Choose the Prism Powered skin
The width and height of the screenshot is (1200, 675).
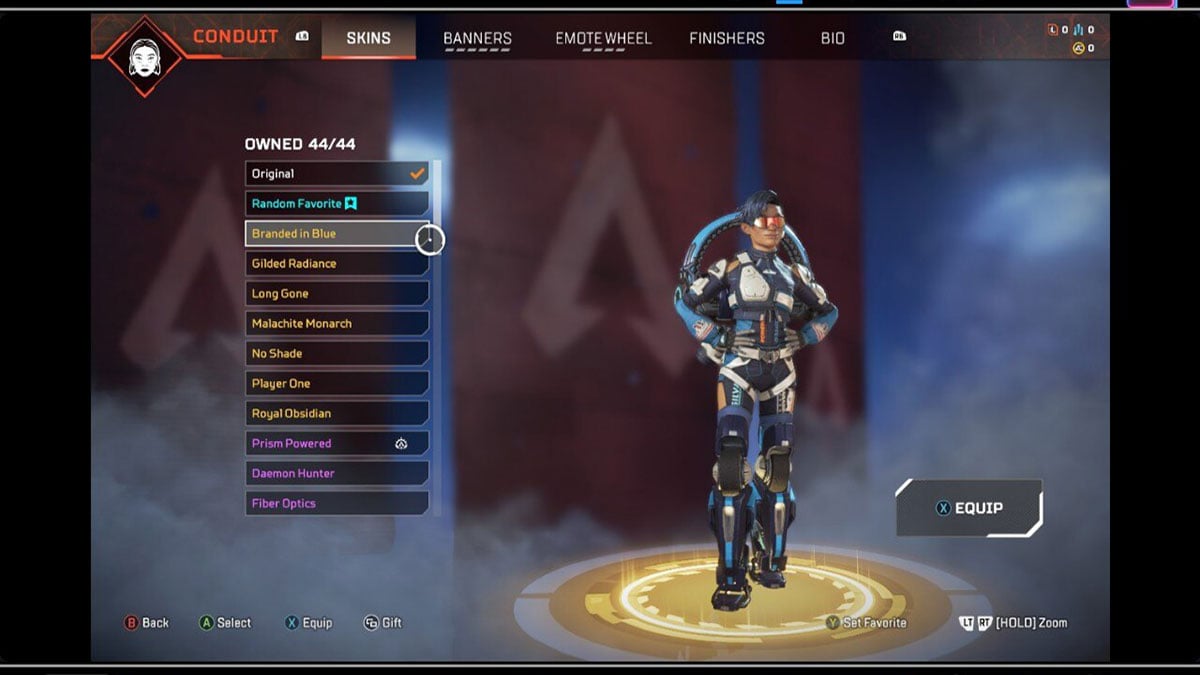(337, 444)
